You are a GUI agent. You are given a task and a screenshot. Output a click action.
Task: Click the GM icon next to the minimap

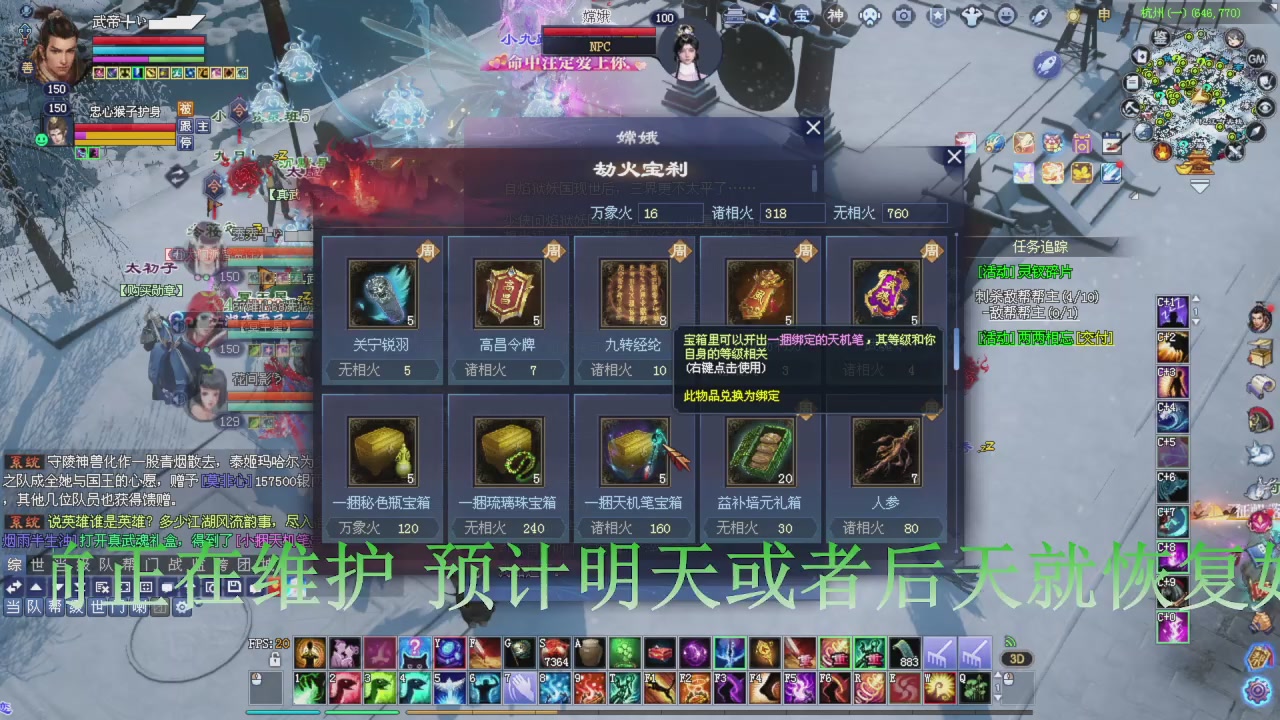click(1255, 58)
